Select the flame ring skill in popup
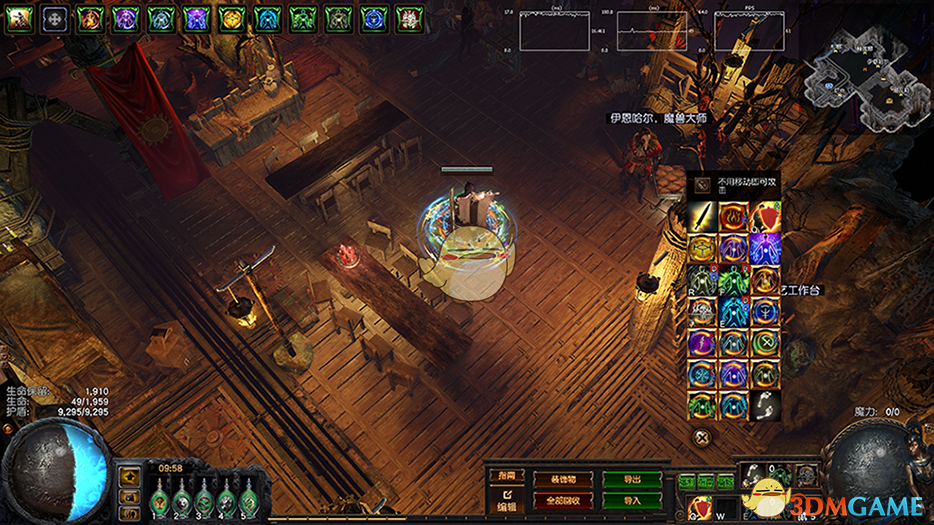934x525 pixels. pyautogui.click(x=734, y=216)
